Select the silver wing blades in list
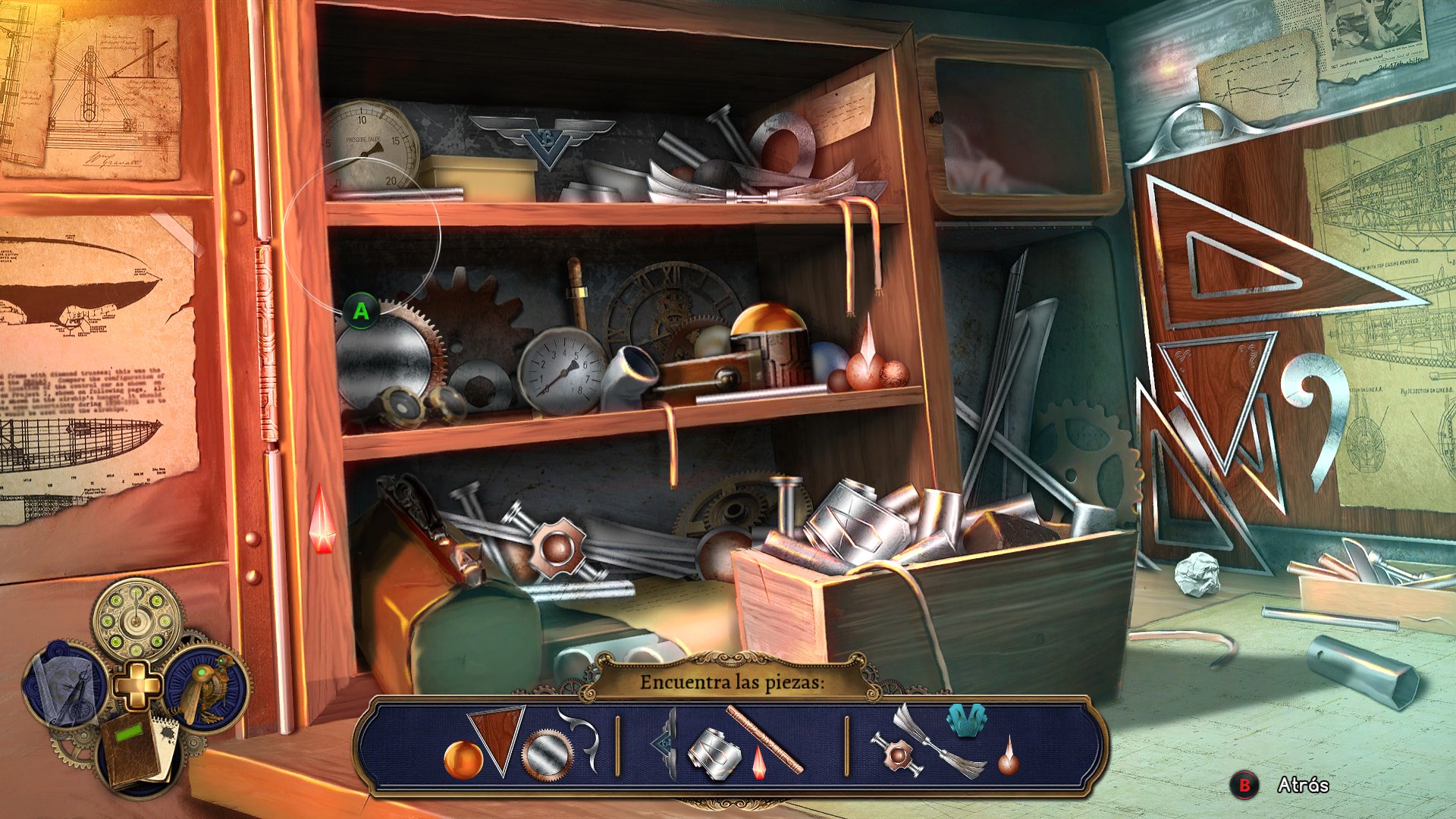The height and width of the screenshot is (819, 1456). (939, 741)
